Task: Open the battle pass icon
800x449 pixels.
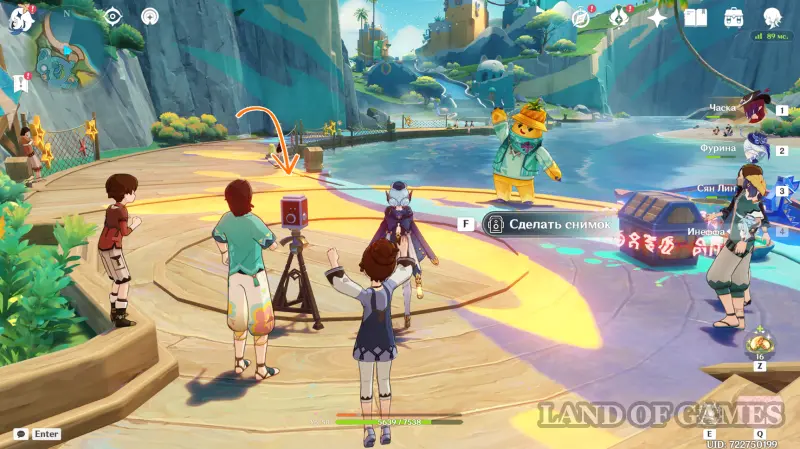Action: [618, 18]
